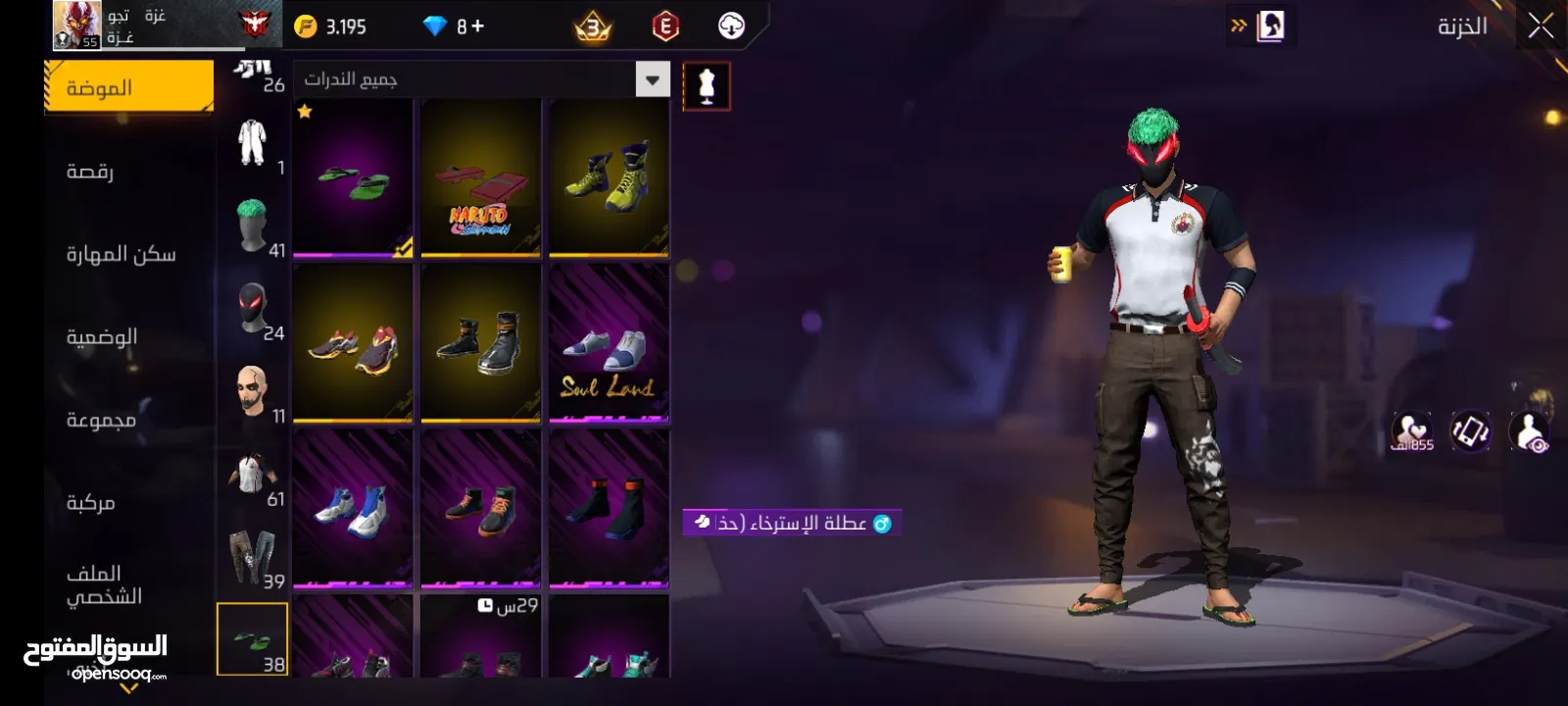Pick the Soul Land blue shoes
The image size is (1568, 706).
click(609, 345)
